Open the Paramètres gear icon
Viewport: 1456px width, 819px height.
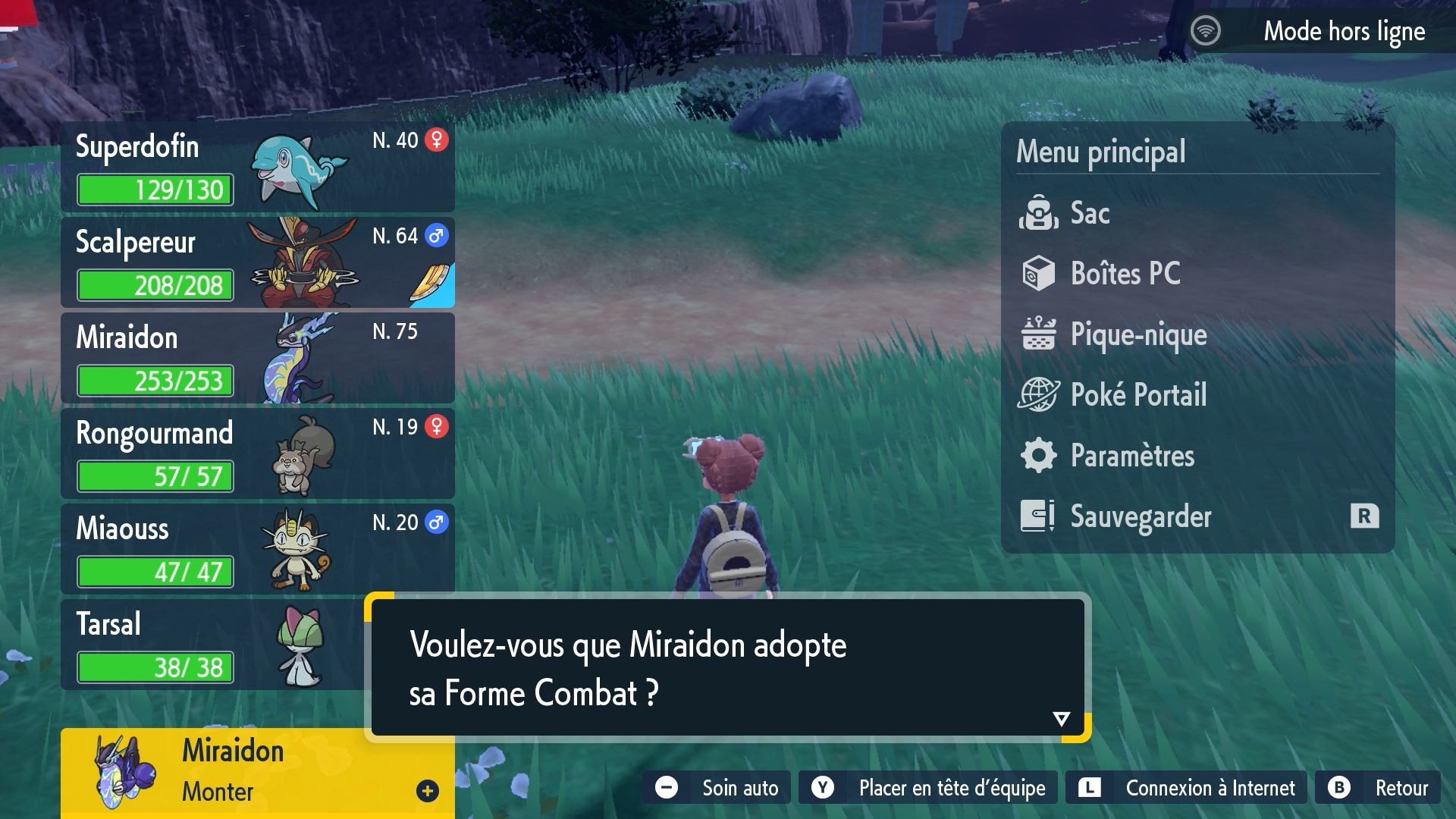tap(1040, 456)
